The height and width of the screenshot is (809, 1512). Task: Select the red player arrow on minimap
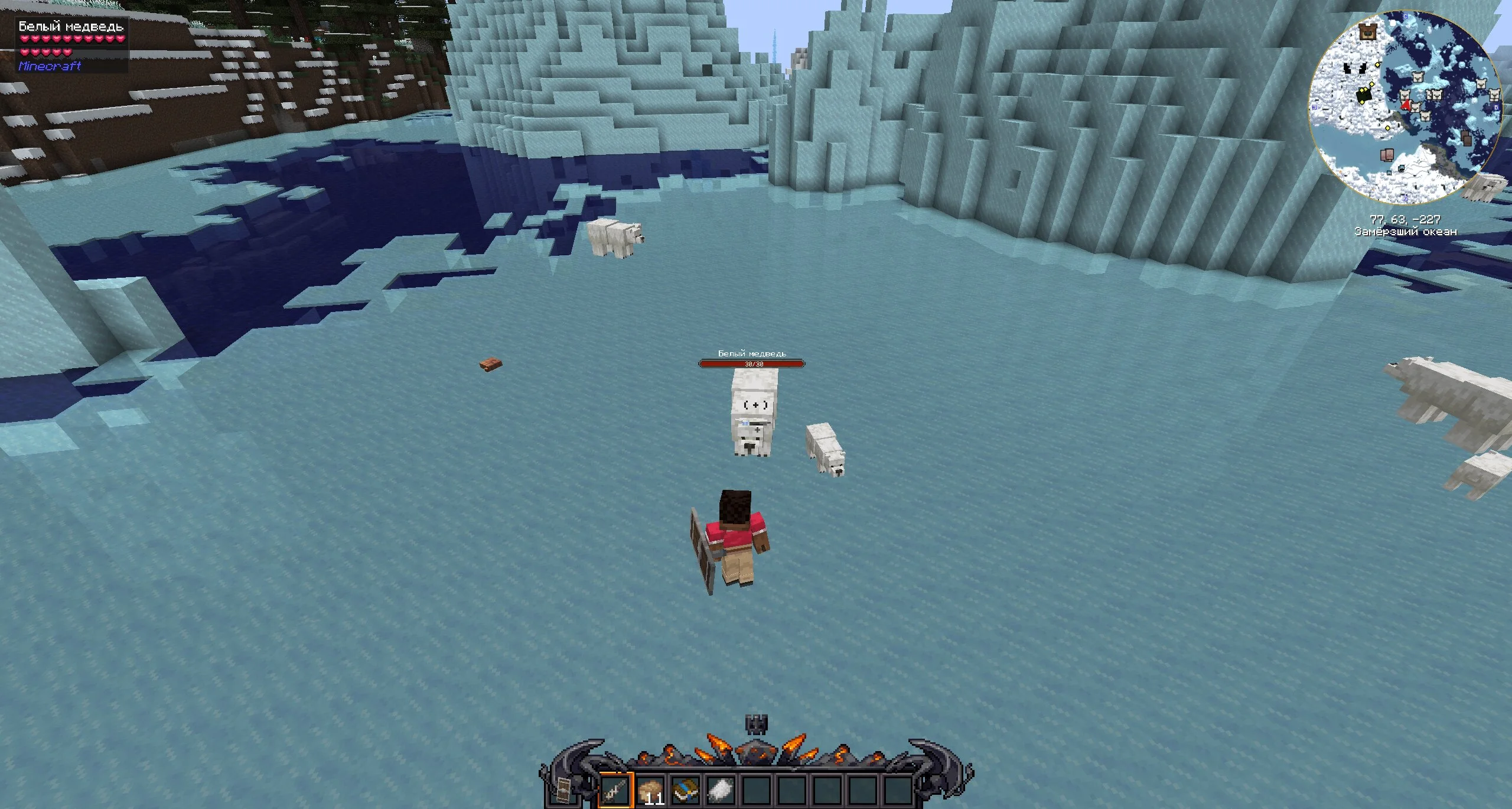(1407, 105)
